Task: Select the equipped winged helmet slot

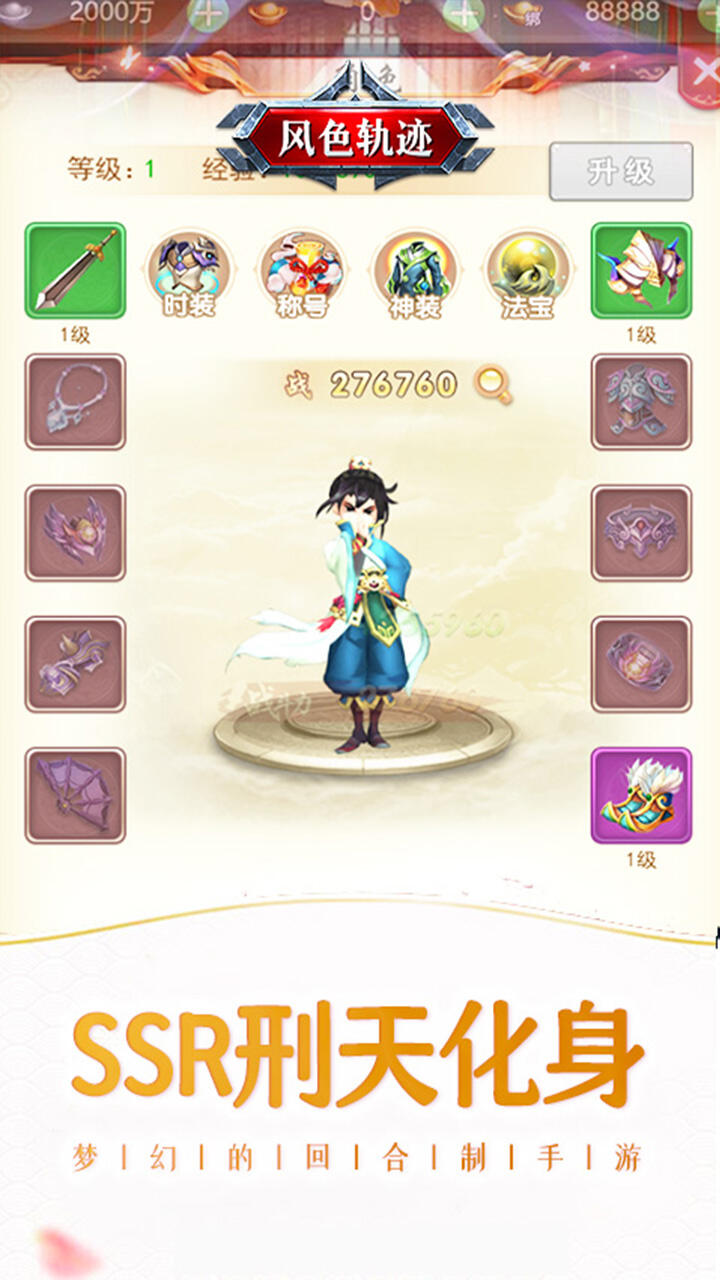Action: pos(641,271)
